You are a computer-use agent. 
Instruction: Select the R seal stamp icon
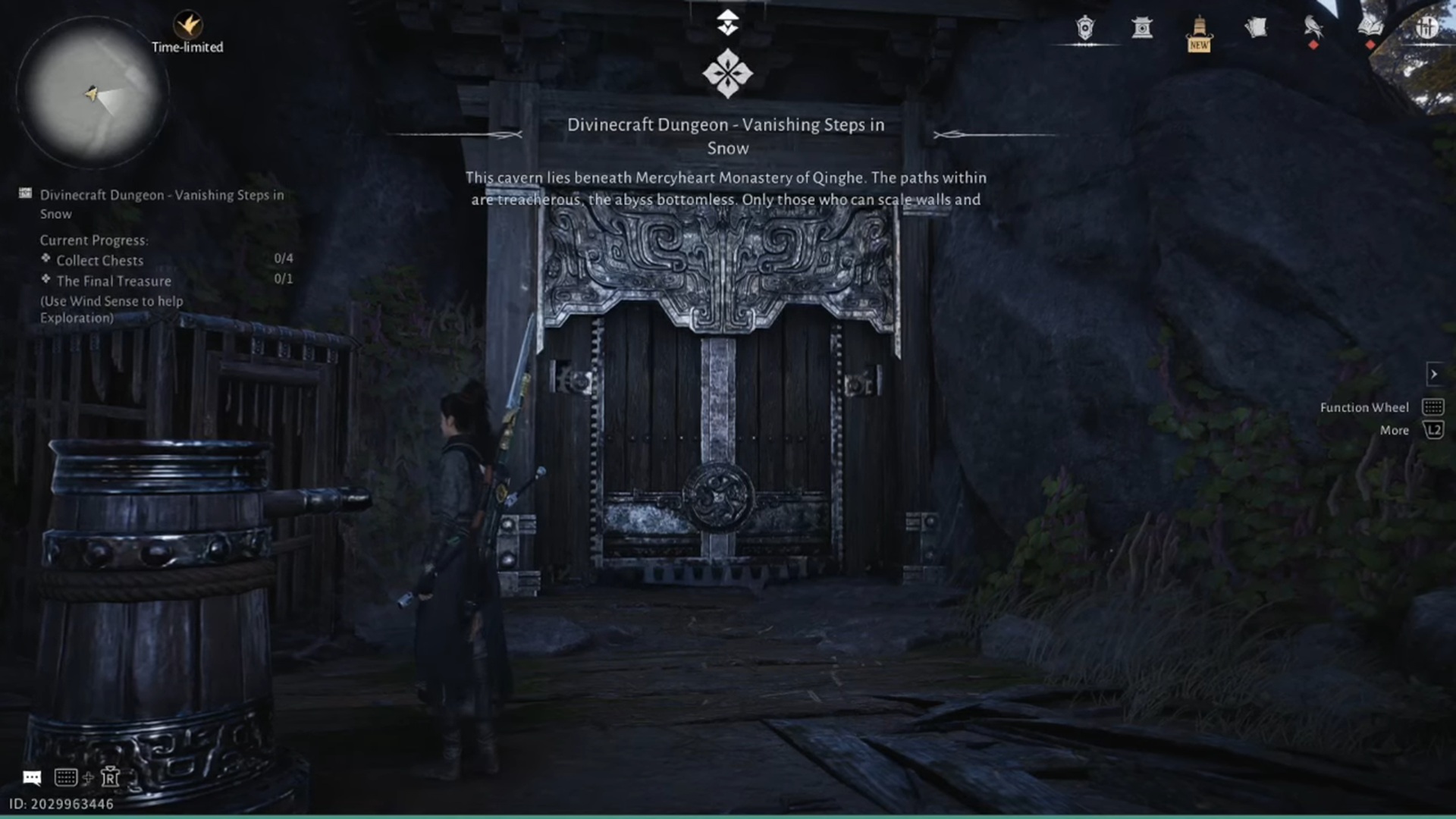pyautogui.click(x=111, y=777)
